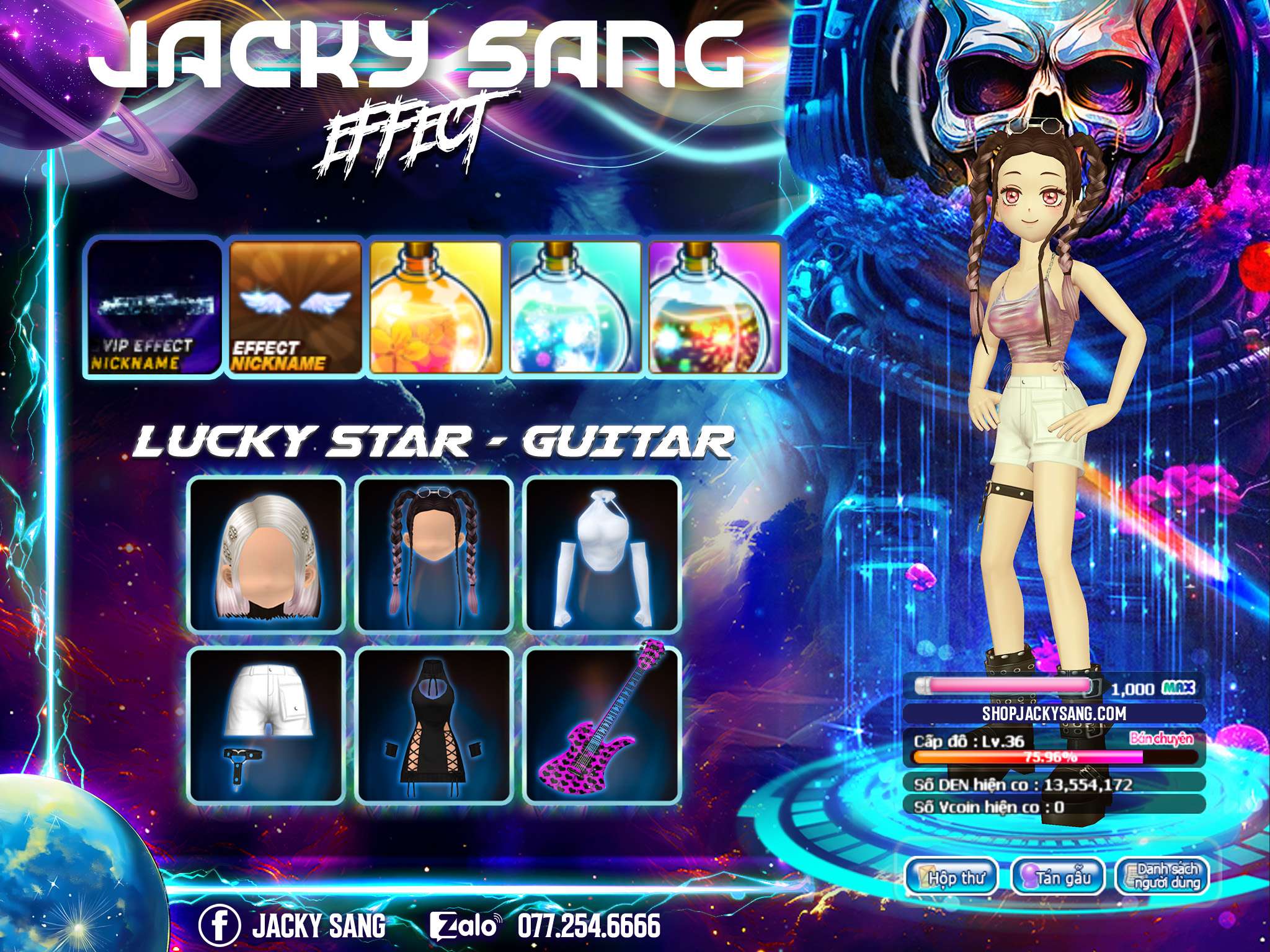Open the Hộp thư mailbox button
Viewport: 1270px width, 952px height.
point(952,878)
